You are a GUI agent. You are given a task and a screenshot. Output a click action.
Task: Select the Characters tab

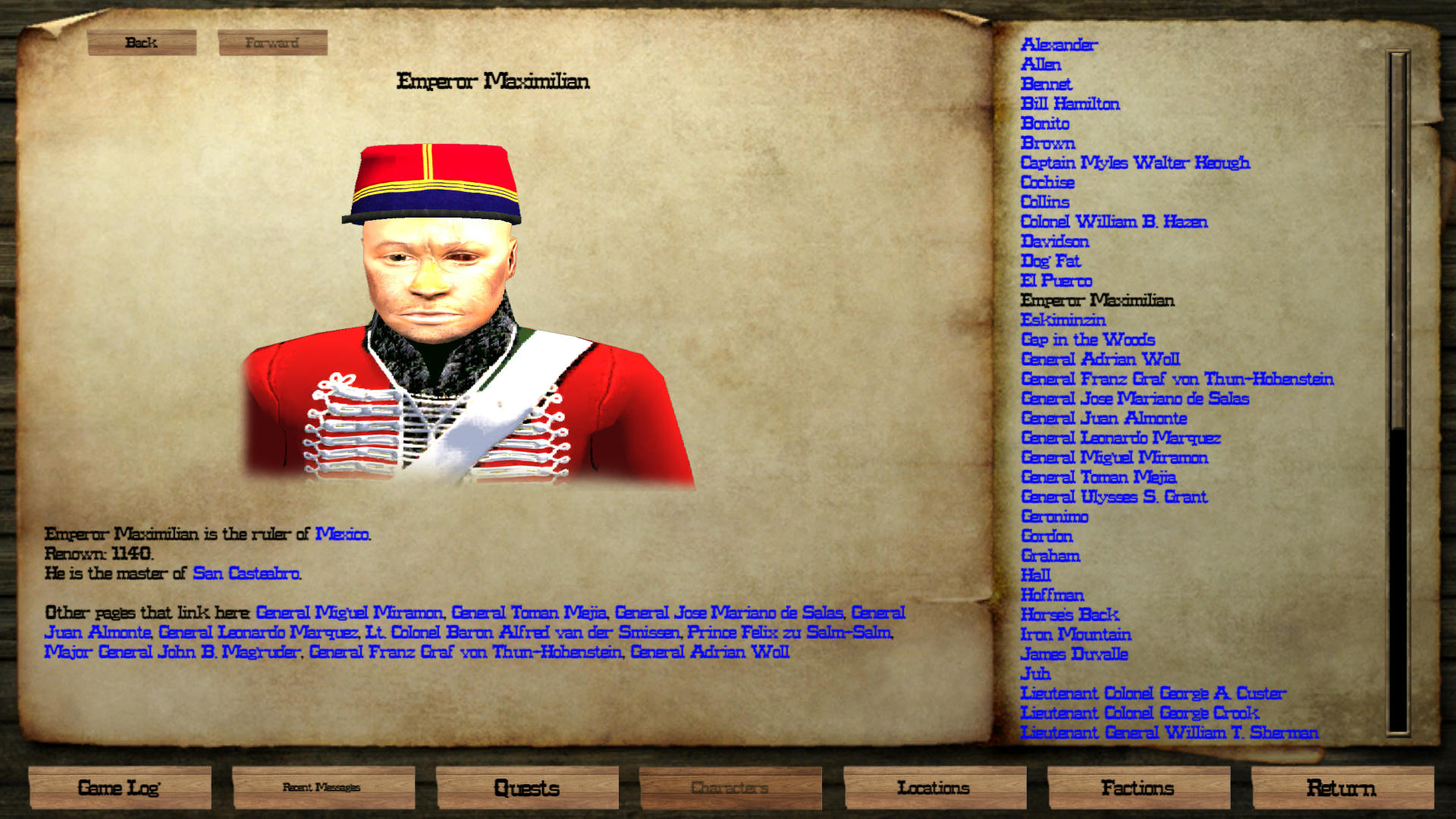click(x=731, y=788)
